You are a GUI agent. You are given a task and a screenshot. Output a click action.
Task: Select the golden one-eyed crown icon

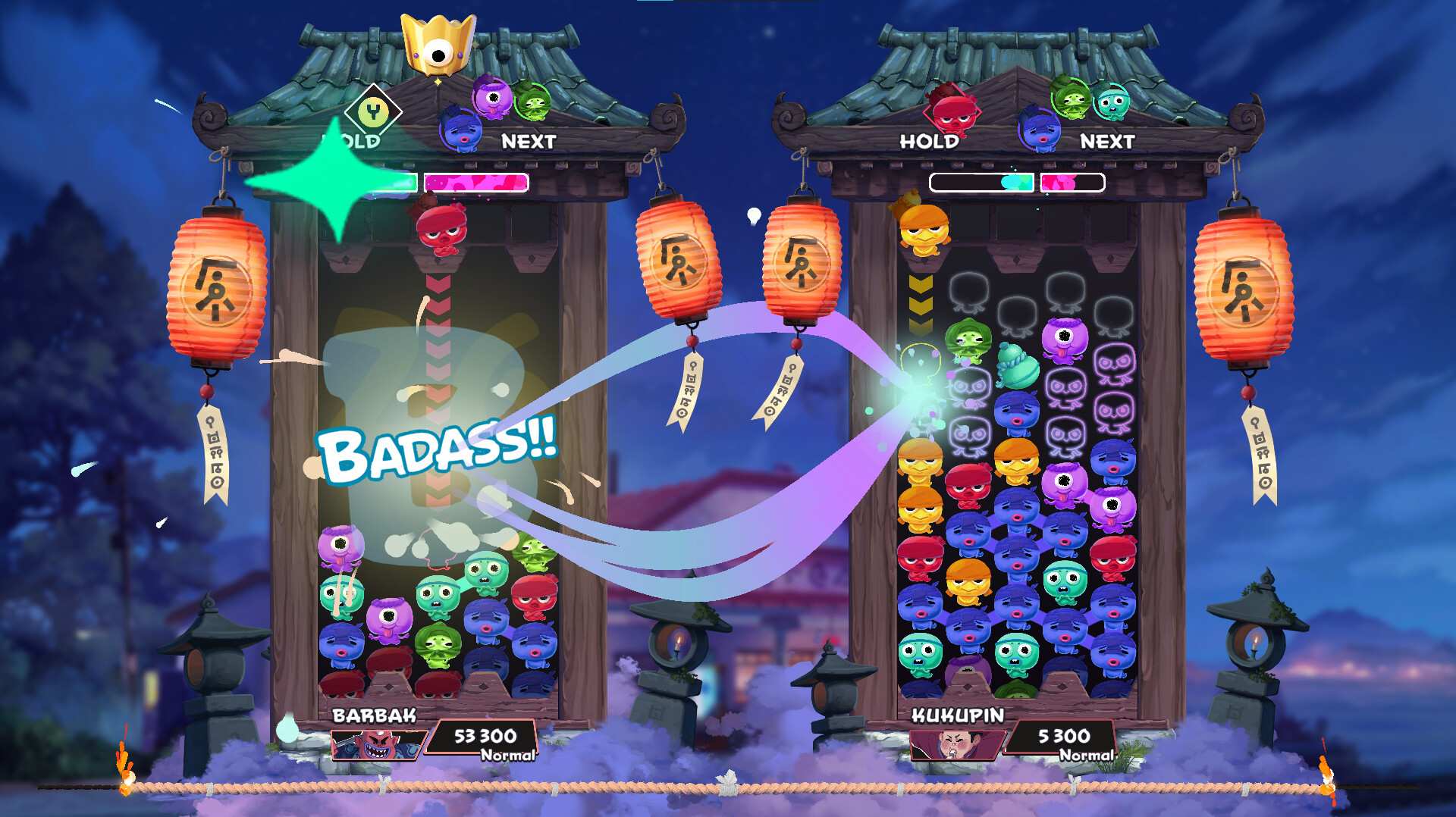pyautogui.click(x=438, y=45)
